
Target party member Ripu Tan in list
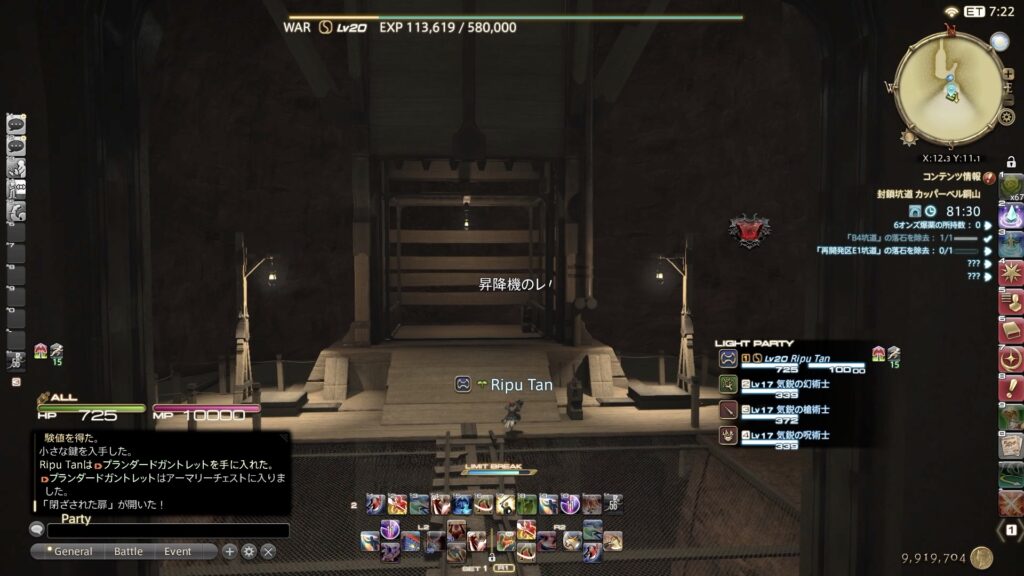(x=790, y=358)
